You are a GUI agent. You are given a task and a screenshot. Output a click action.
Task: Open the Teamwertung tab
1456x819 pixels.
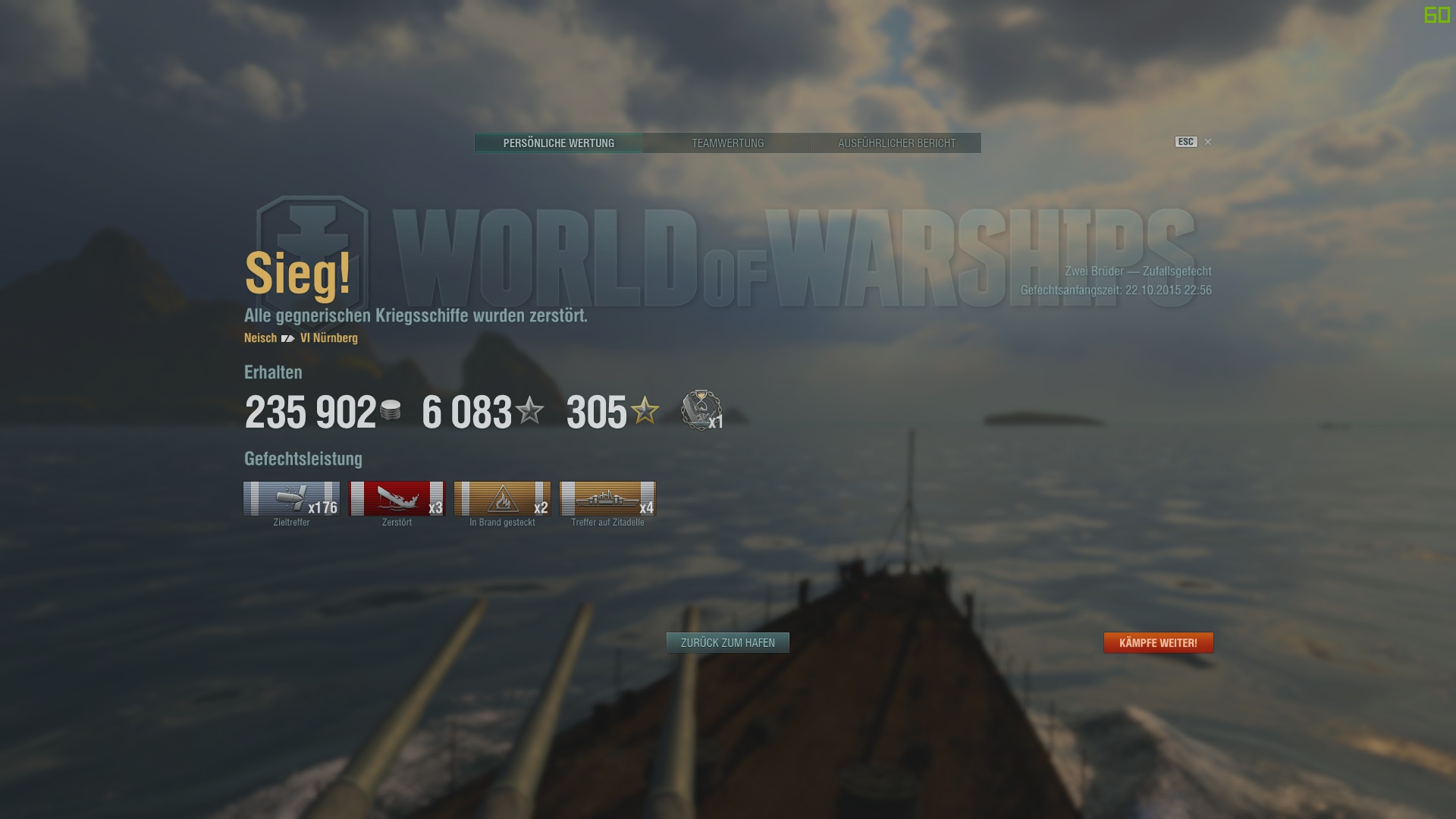click(727, 143)
